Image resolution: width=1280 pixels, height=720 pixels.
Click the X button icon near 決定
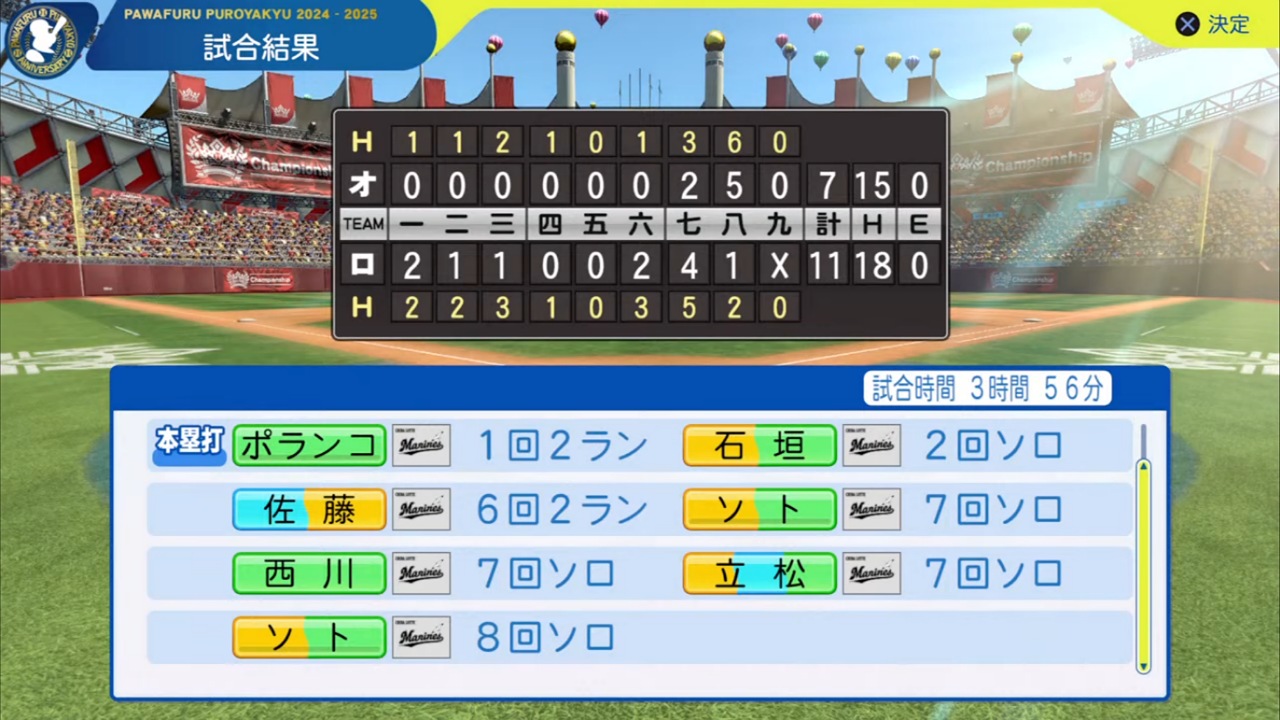pyautogui.click(x=1187, y=24)
